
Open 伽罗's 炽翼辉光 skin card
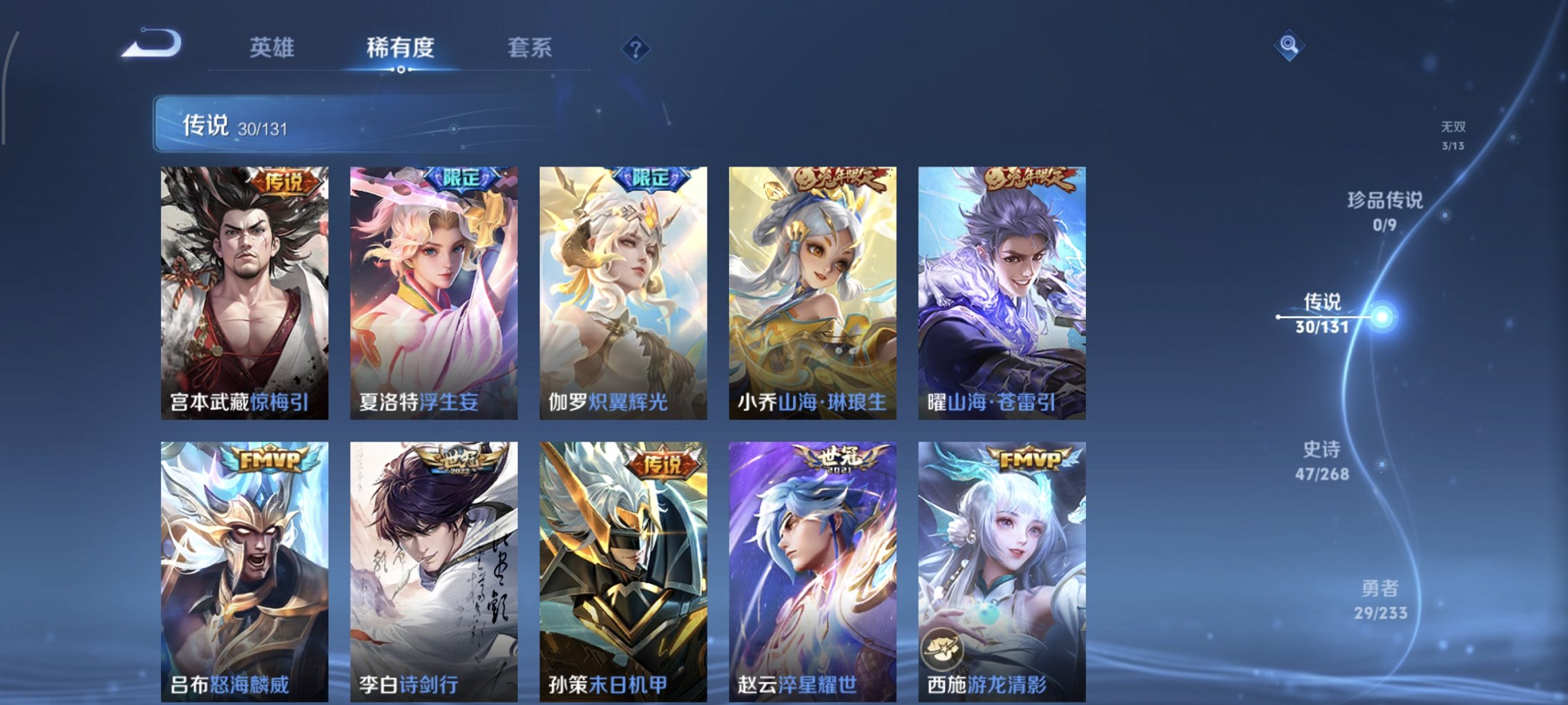tap(623, 290)
